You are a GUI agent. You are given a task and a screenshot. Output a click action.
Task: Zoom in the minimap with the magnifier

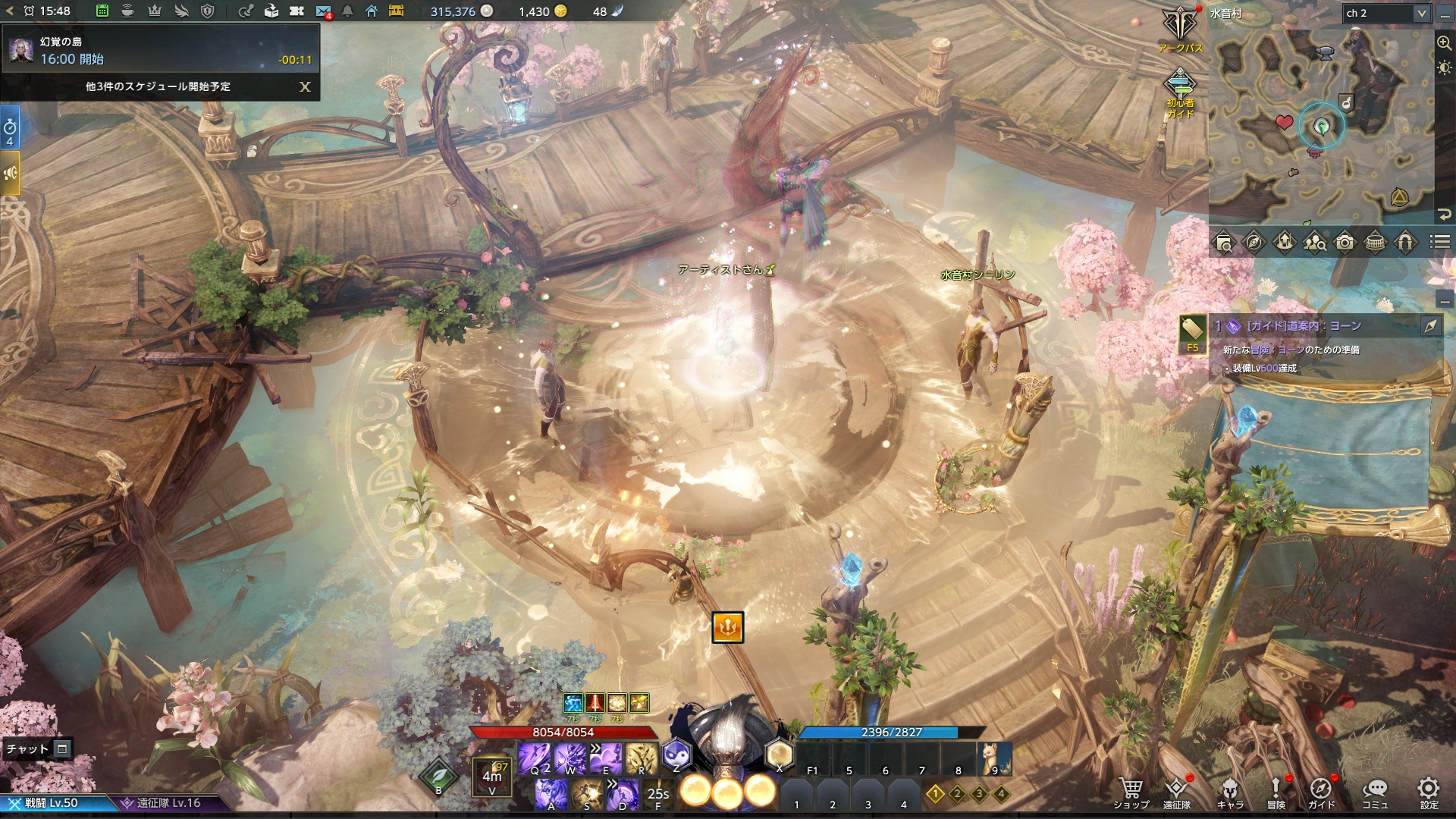click(x=1444, y=43)
